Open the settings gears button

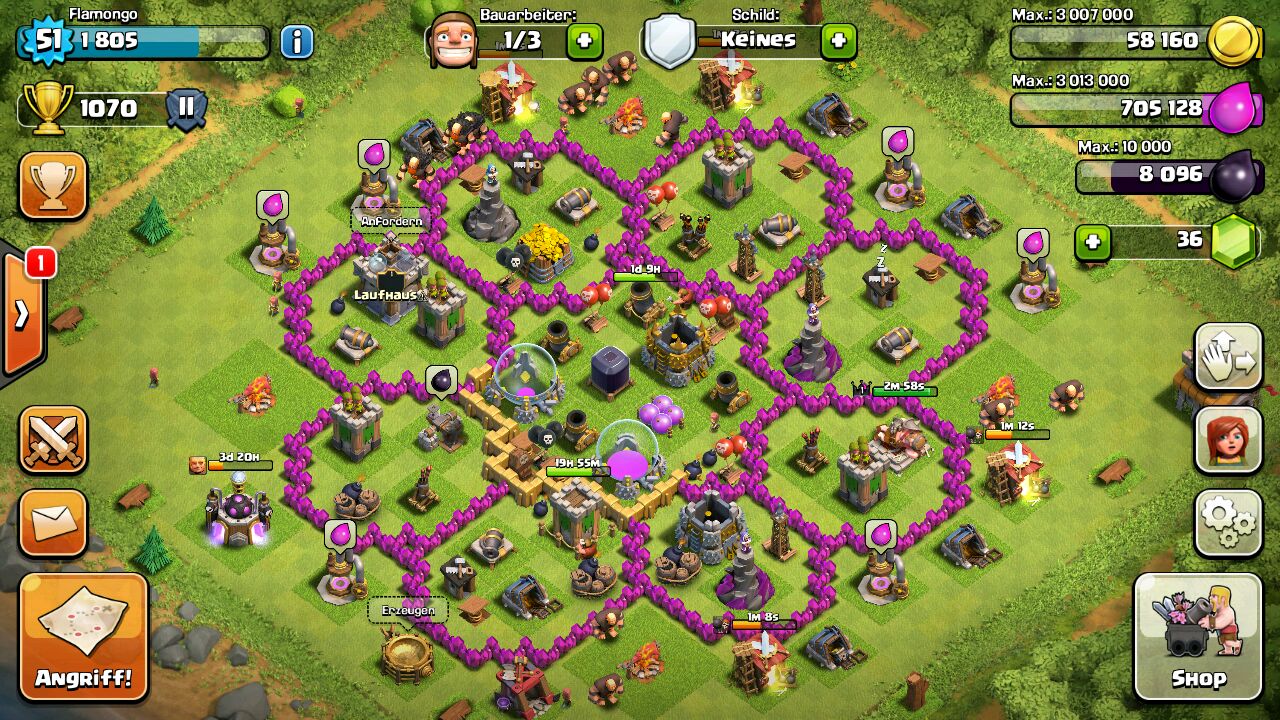click(1227, 522)
